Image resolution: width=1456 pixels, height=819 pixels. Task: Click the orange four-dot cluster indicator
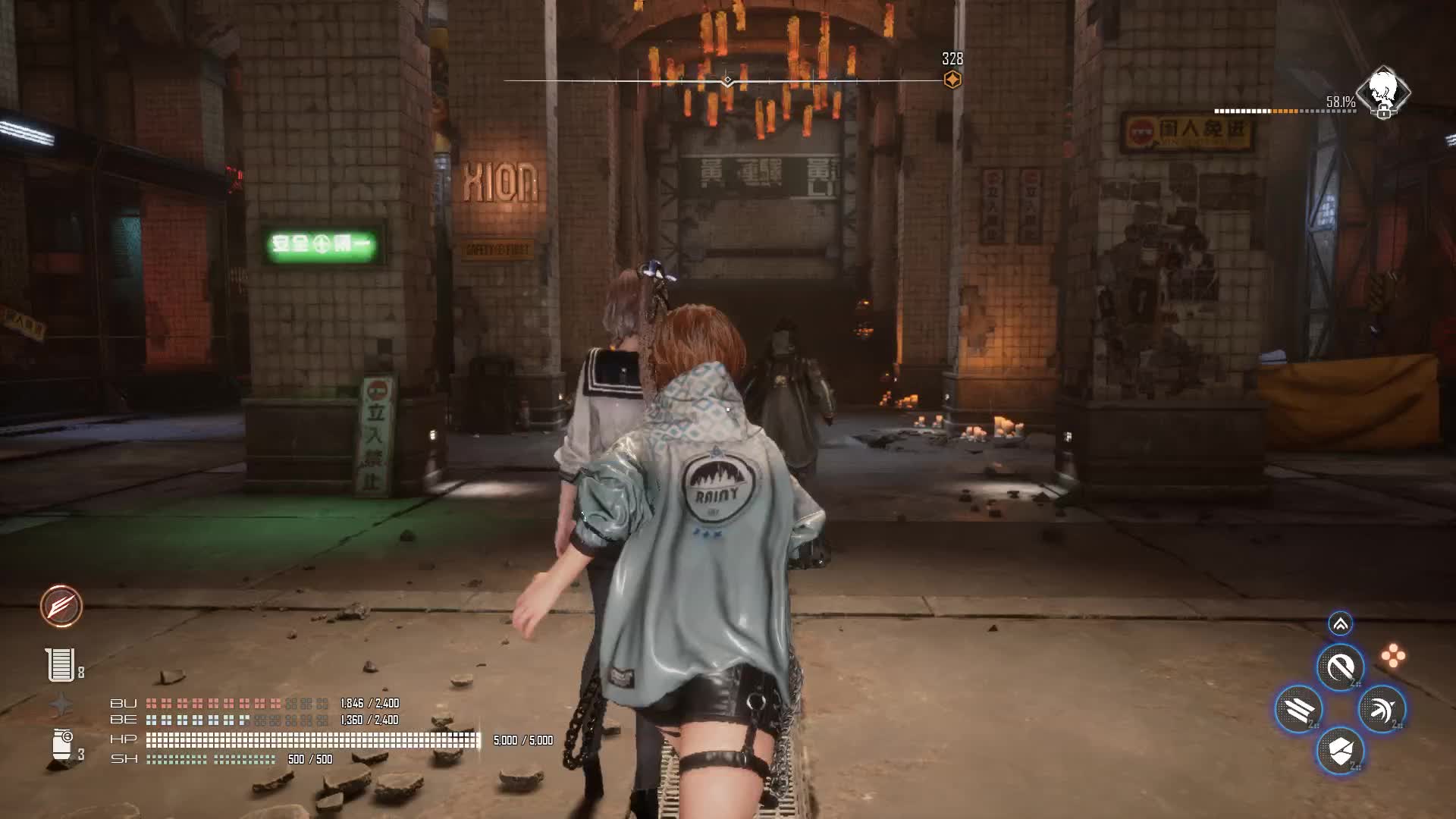[x=1392, y=656]
